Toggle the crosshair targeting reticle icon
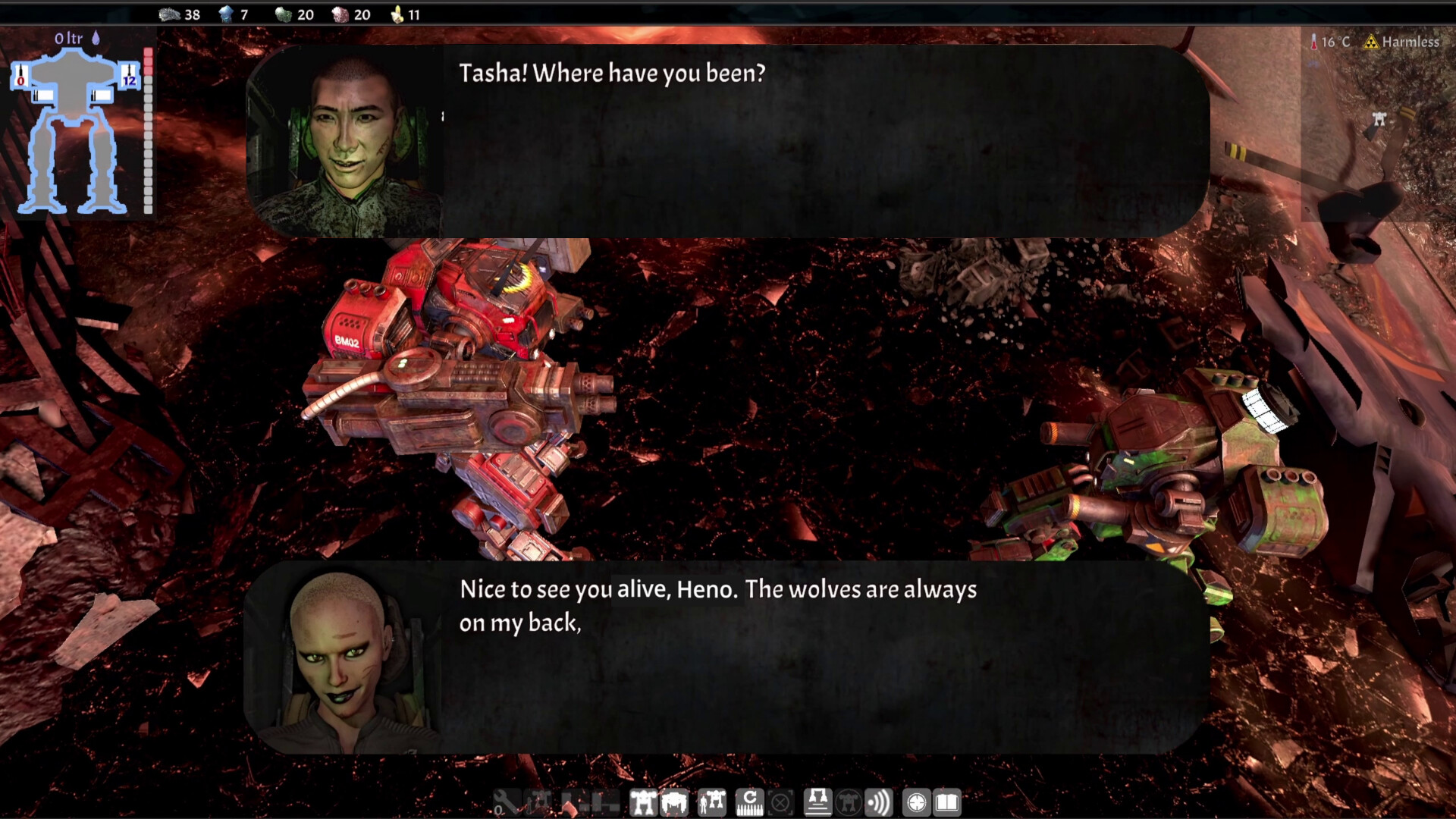The image size is (1456, 819). click(916, 802)
